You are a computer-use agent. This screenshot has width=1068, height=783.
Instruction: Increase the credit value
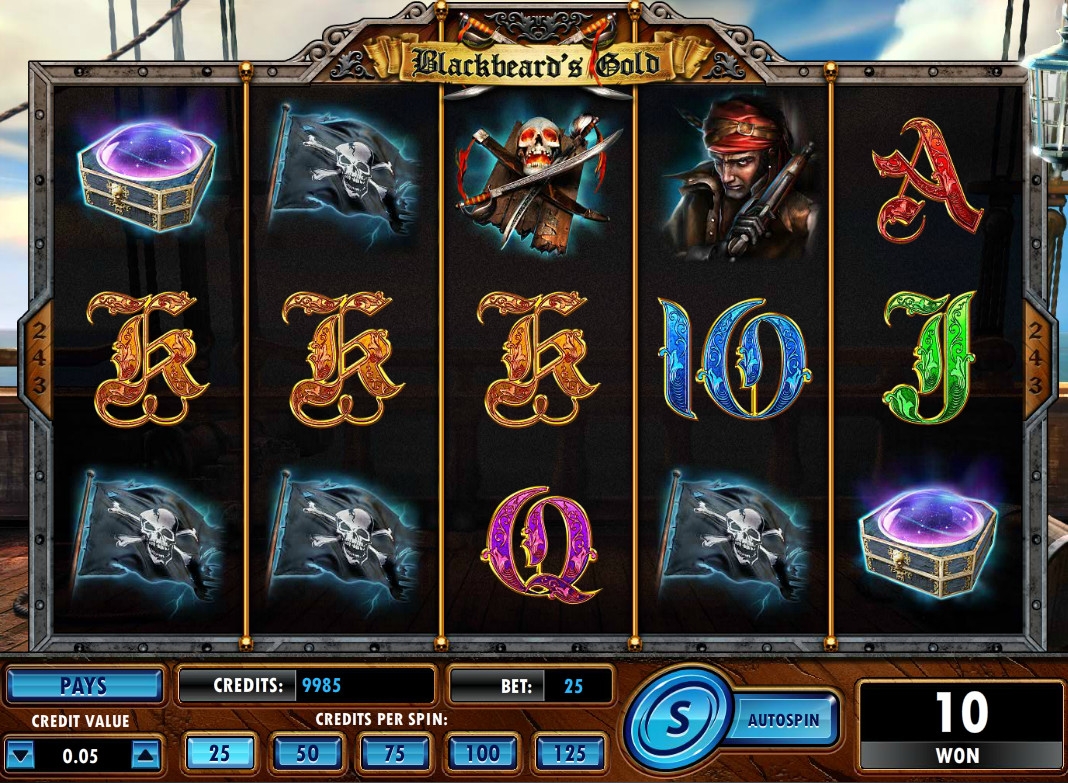pos(144,755)
